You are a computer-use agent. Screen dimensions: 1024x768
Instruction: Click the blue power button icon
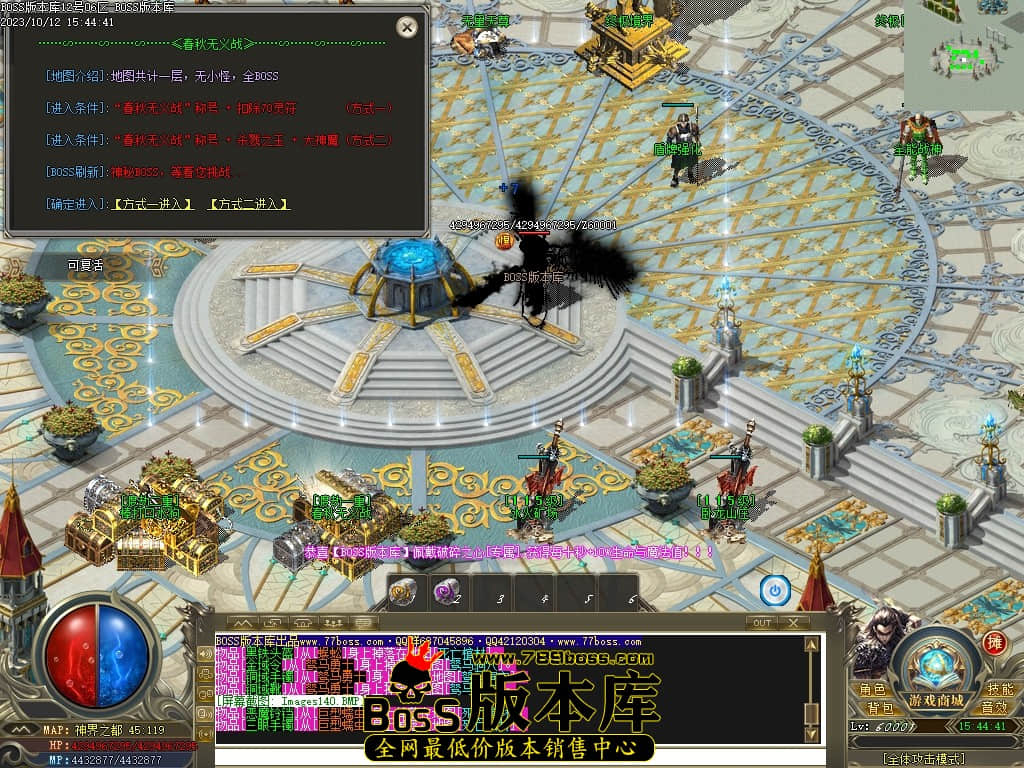(775, 590)
